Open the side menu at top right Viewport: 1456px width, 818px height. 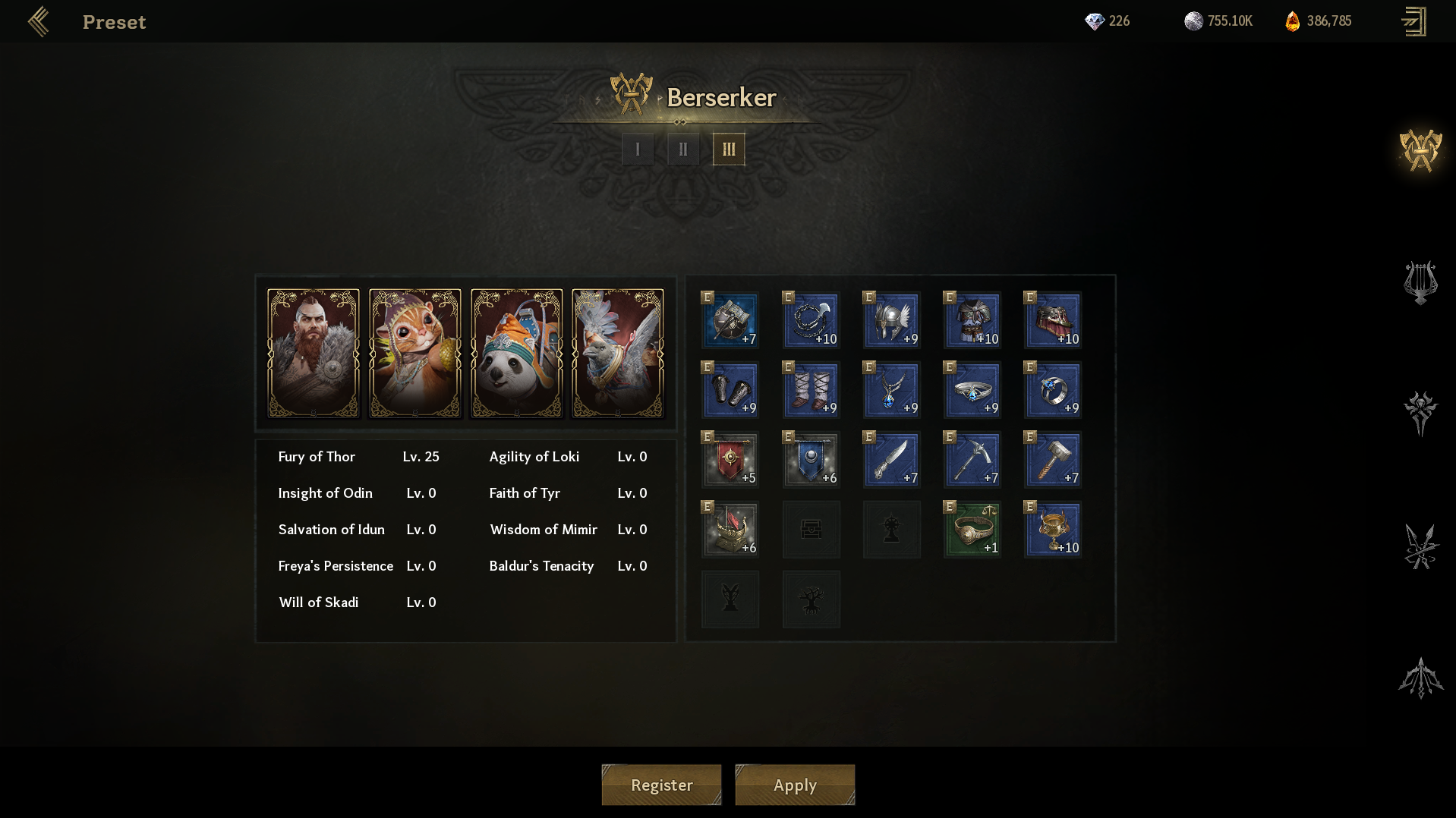1413,21
